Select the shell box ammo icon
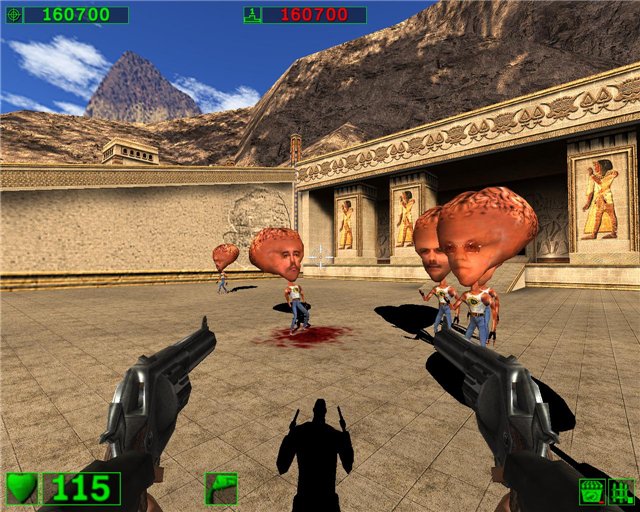 591,491
